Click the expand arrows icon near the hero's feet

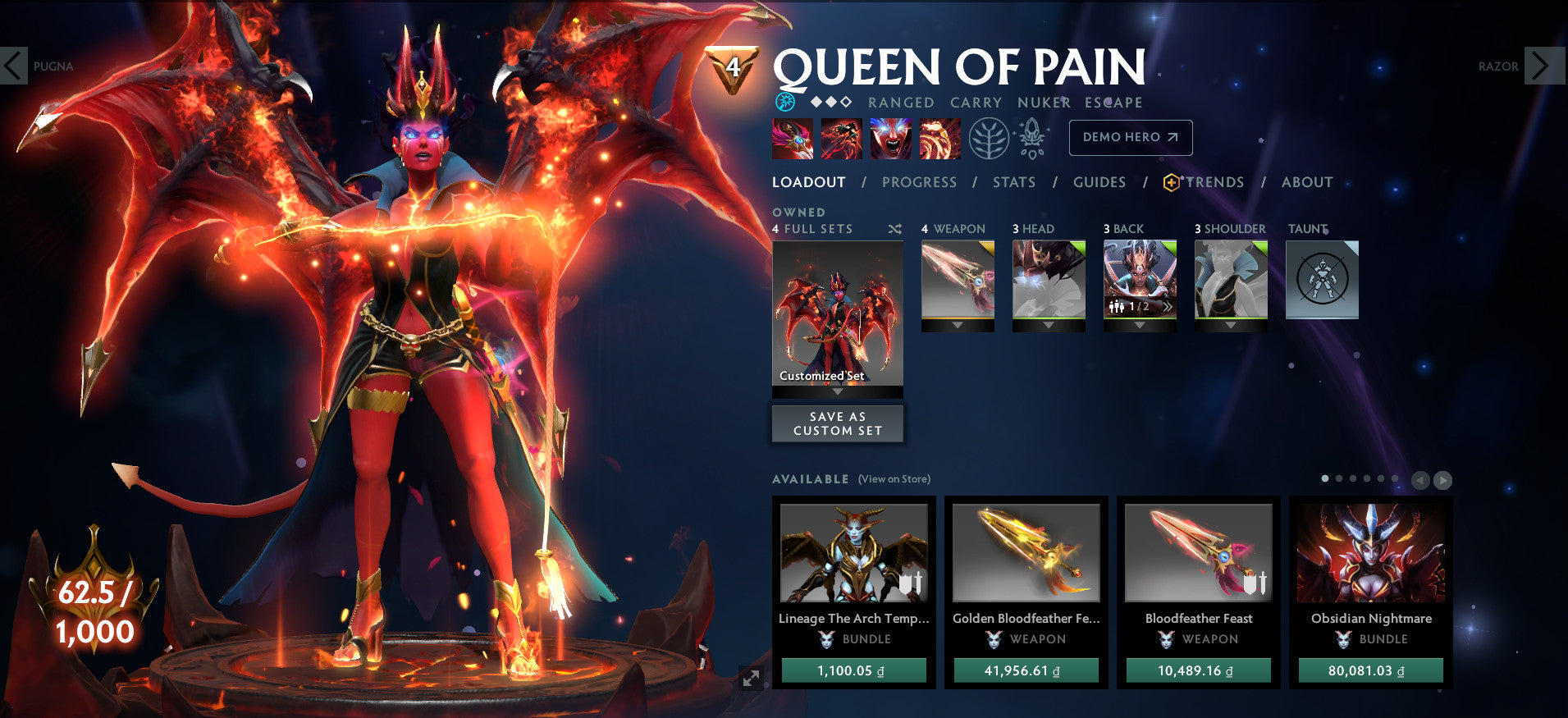[752, 677]
